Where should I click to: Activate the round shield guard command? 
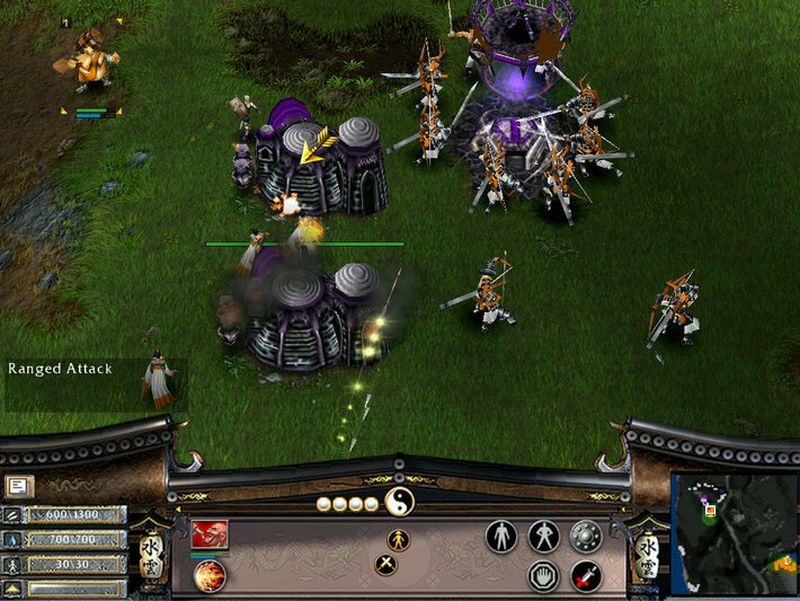click(586, 537)
